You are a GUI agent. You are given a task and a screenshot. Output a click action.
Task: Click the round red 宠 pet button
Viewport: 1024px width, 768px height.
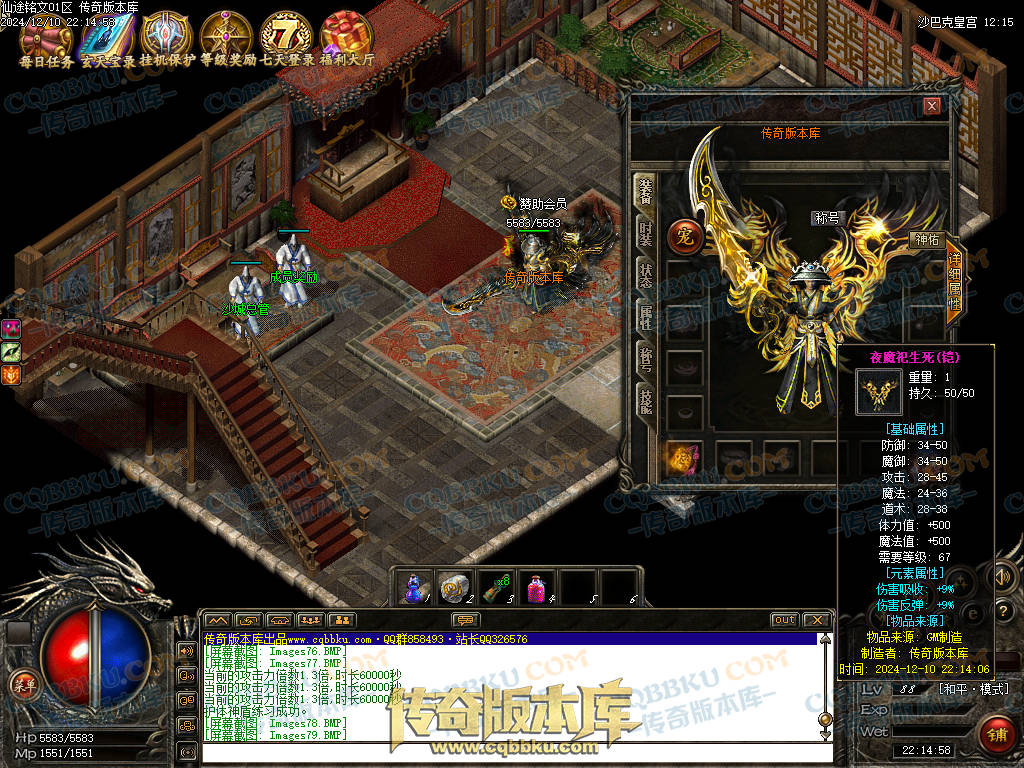pyautogui.click(x=684, y=237)
